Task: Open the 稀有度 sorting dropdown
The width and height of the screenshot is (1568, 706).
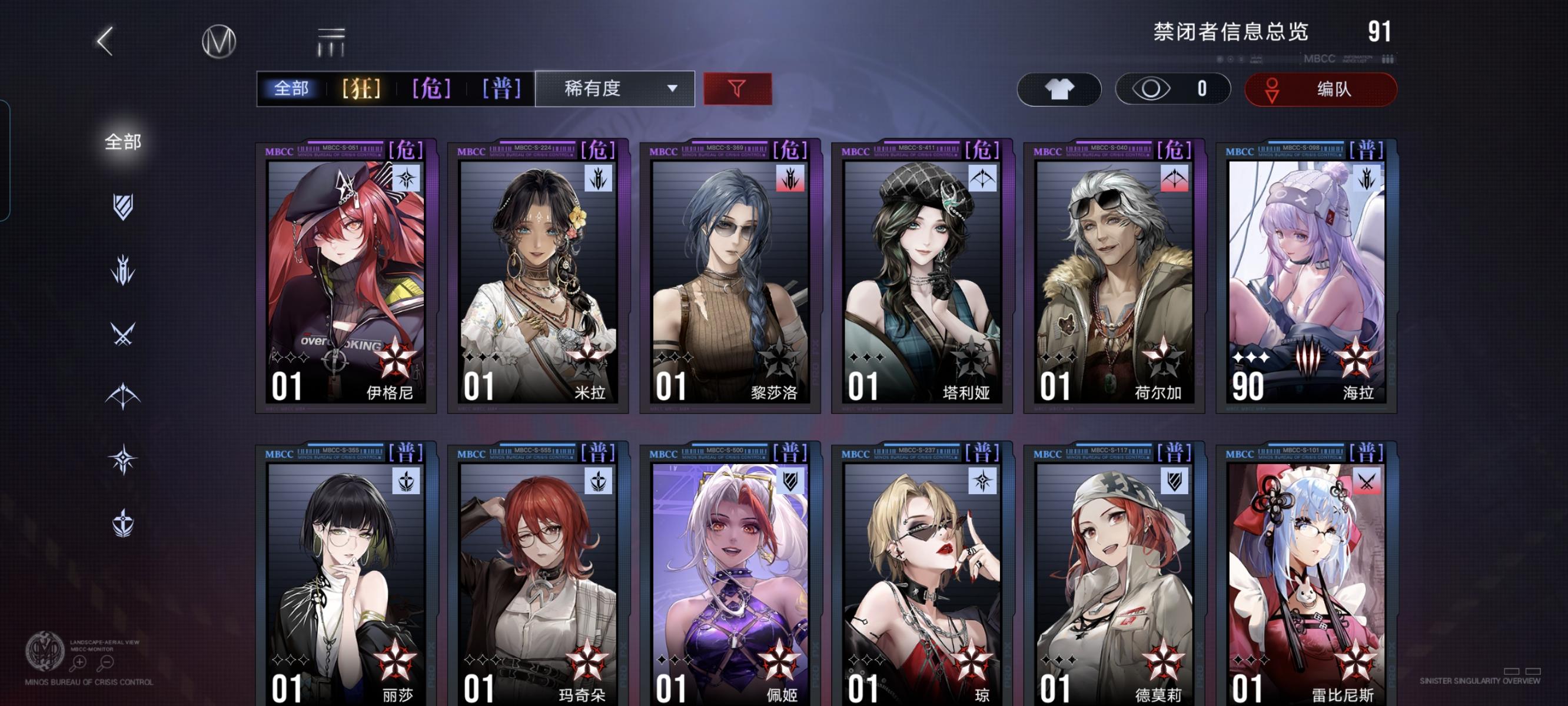Action: [x=615, y=89]
